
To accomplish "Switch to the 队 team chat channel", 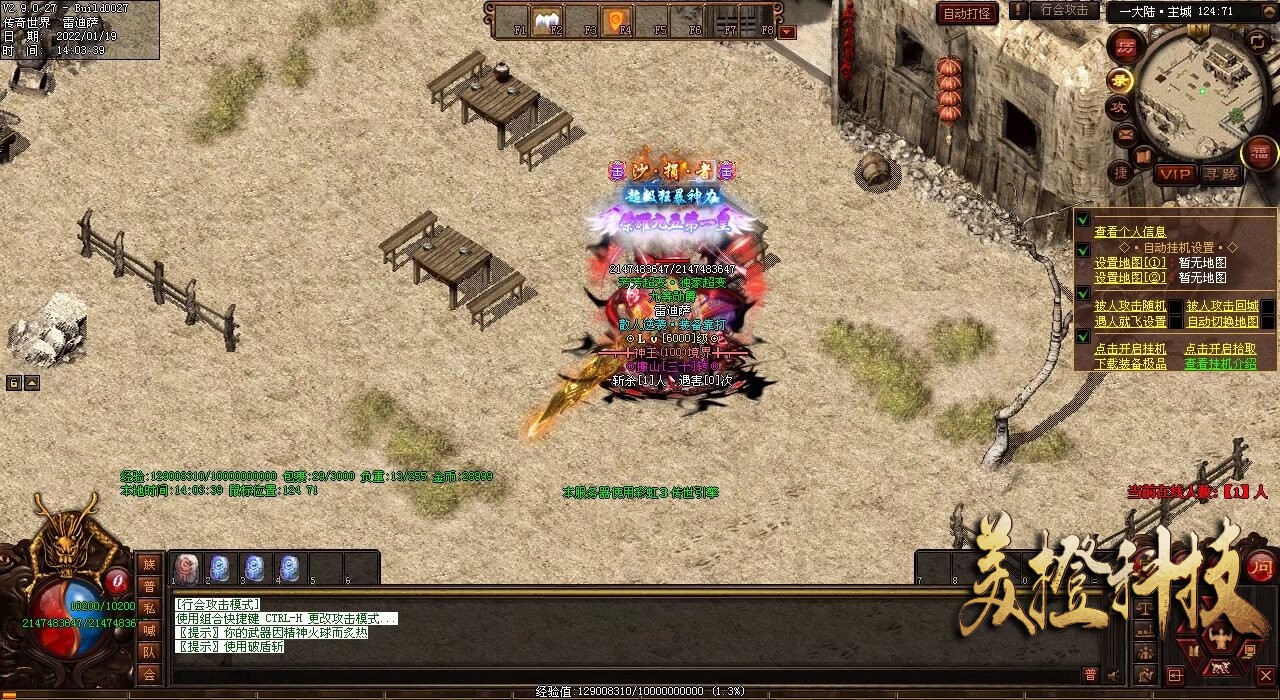I will pyautogui.click(x=149, y=652).
